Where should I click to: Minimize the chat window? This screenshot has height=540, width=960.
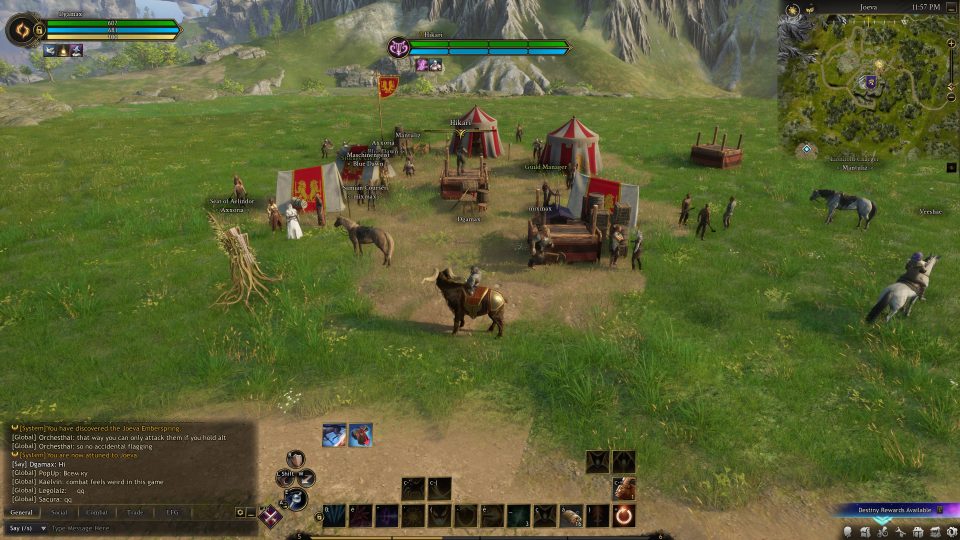click(x=251, y=512)
